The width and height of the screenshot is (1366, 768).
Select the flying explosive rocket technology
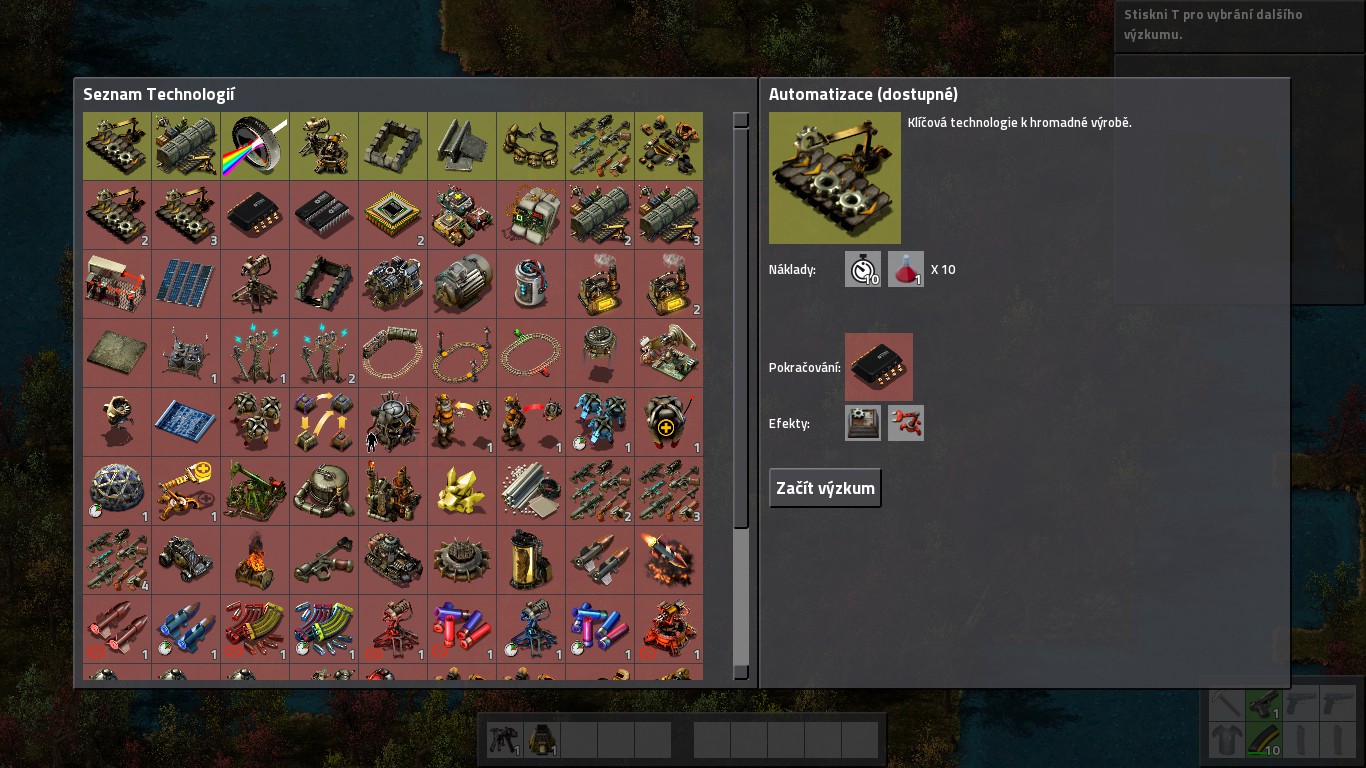[x=668, y=560]
